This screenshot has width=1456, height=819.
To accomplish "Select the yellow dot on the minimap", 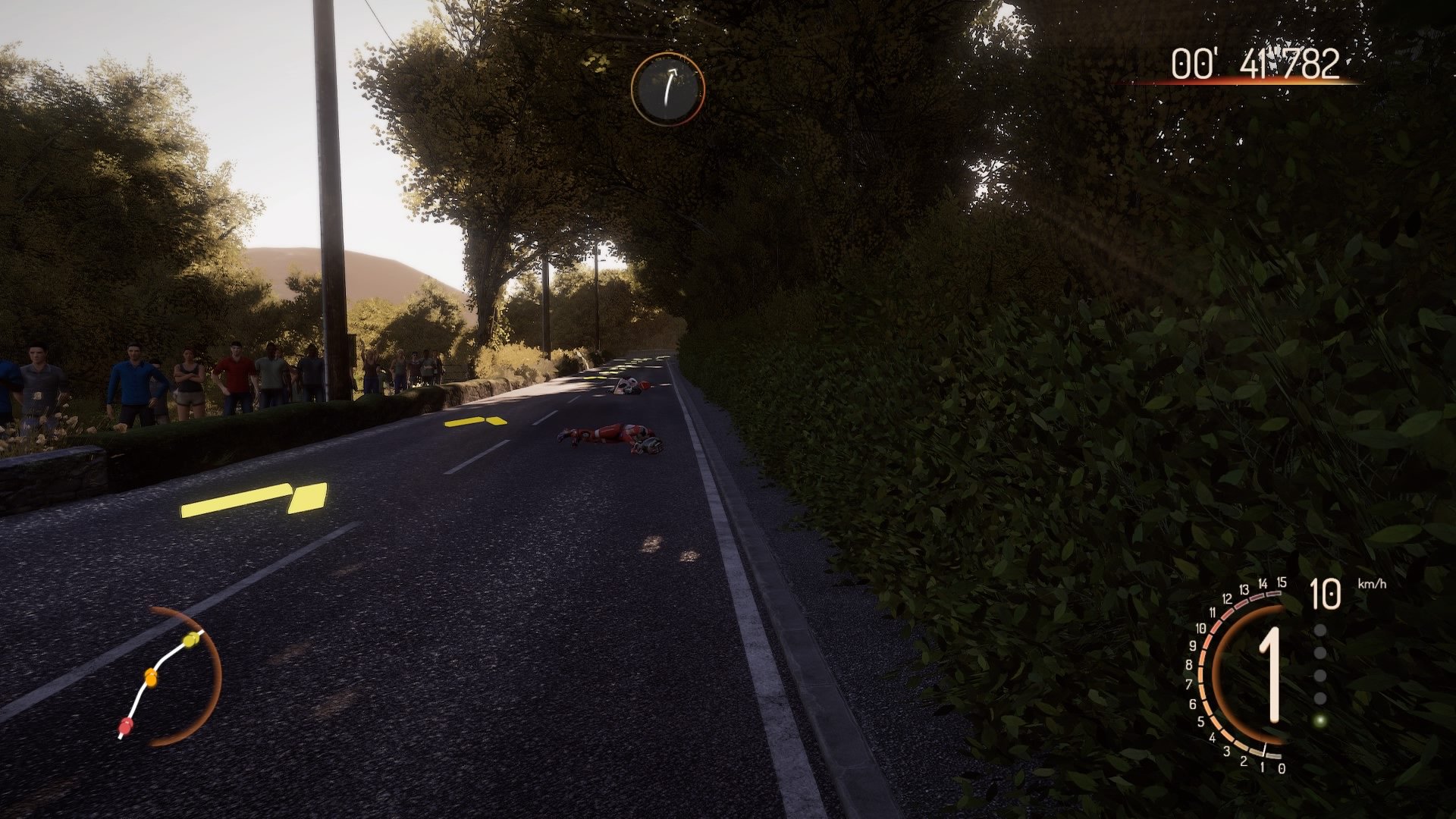I will pyautogui.click(x=190, y=639).
